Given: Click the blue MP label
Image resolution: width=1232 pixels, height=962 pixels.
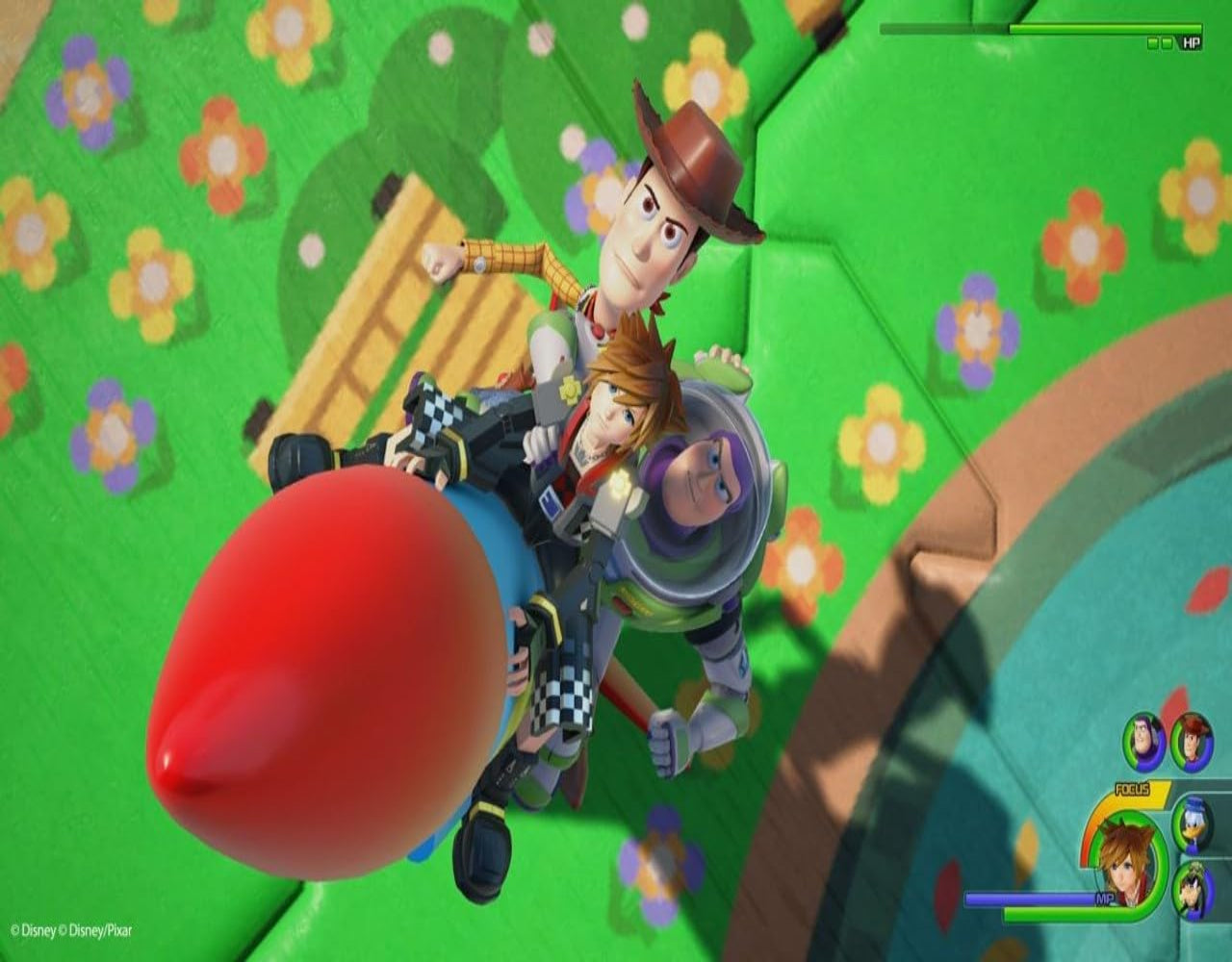Looking at the screenshot, I should (1105, 899).
